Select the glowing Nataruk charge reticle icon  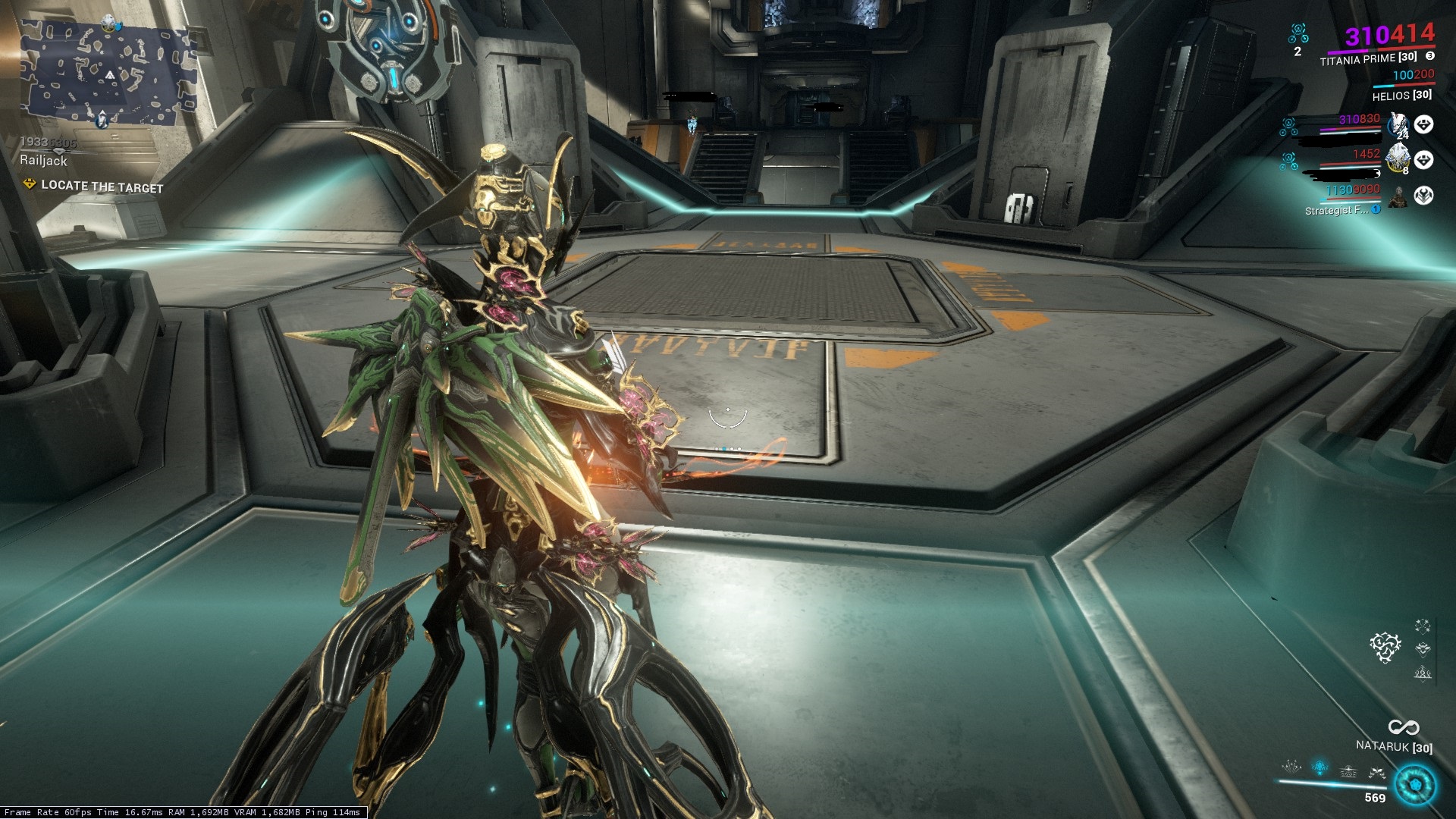[x=1415, y=783]
